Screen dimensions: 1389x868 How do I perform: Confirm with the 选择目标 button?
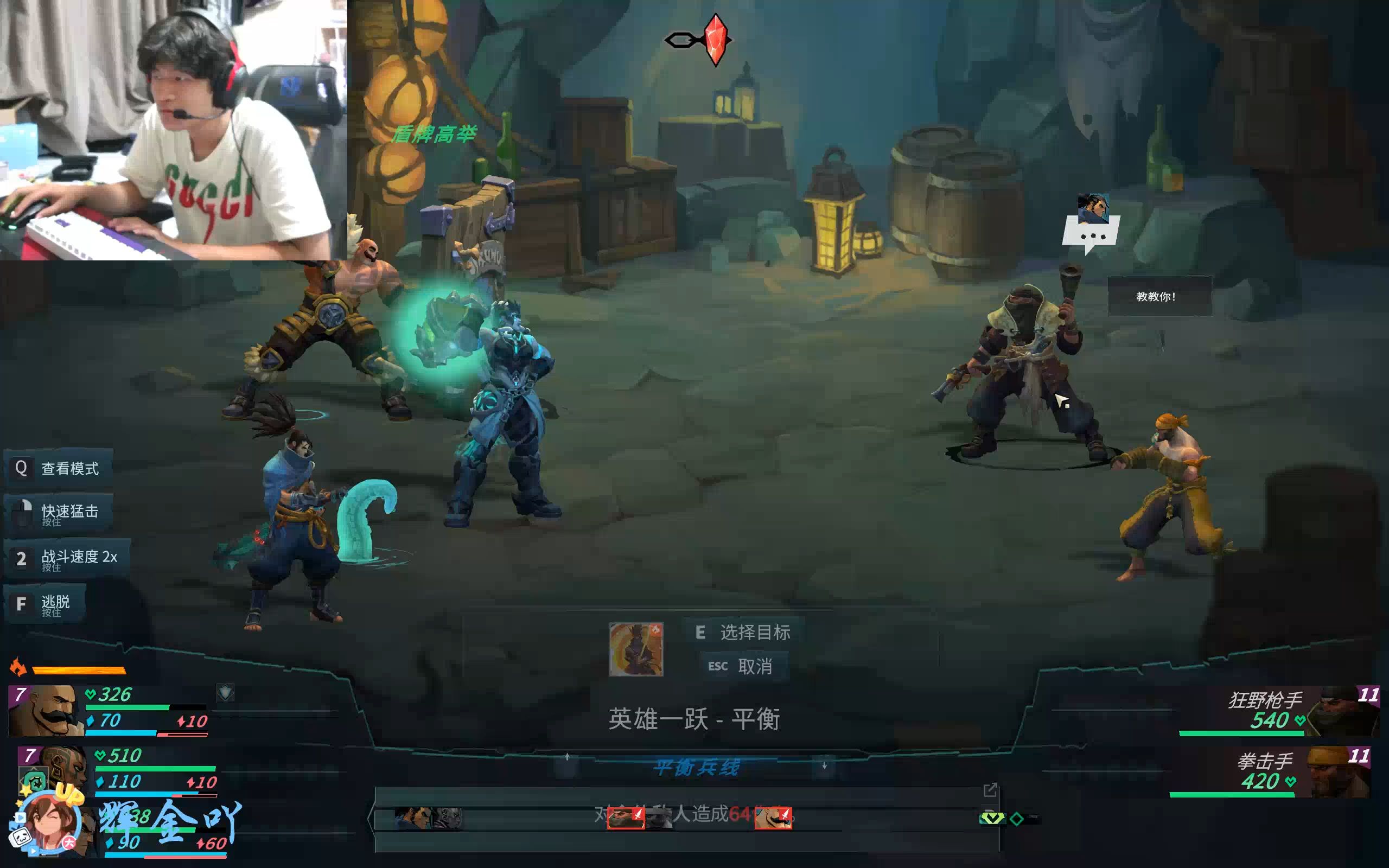743,632
